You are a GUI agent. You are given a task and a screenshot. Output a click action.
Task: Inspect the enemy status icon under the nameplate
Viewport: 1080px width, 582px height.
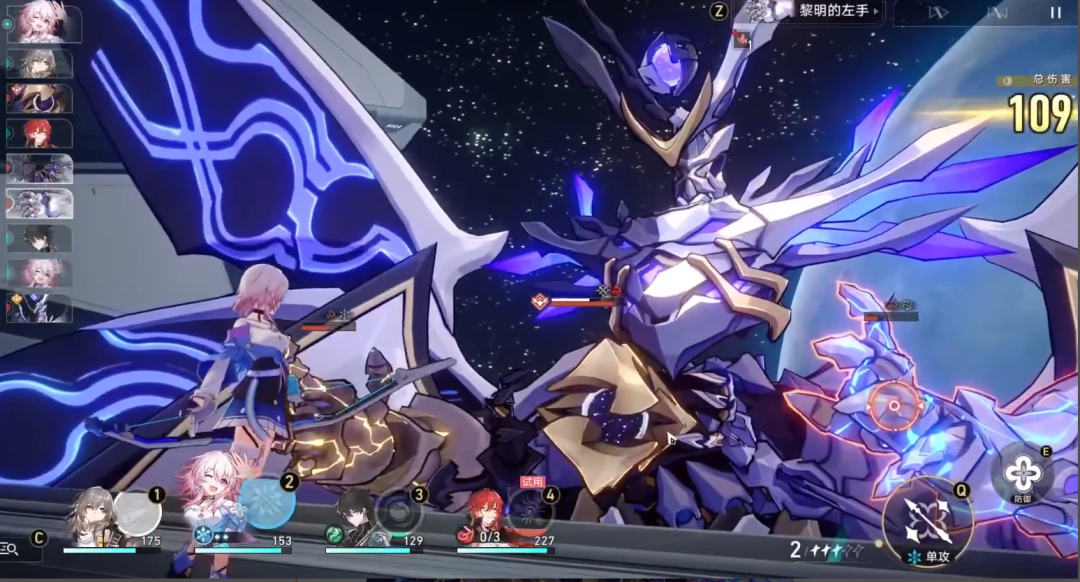point(742,38)
